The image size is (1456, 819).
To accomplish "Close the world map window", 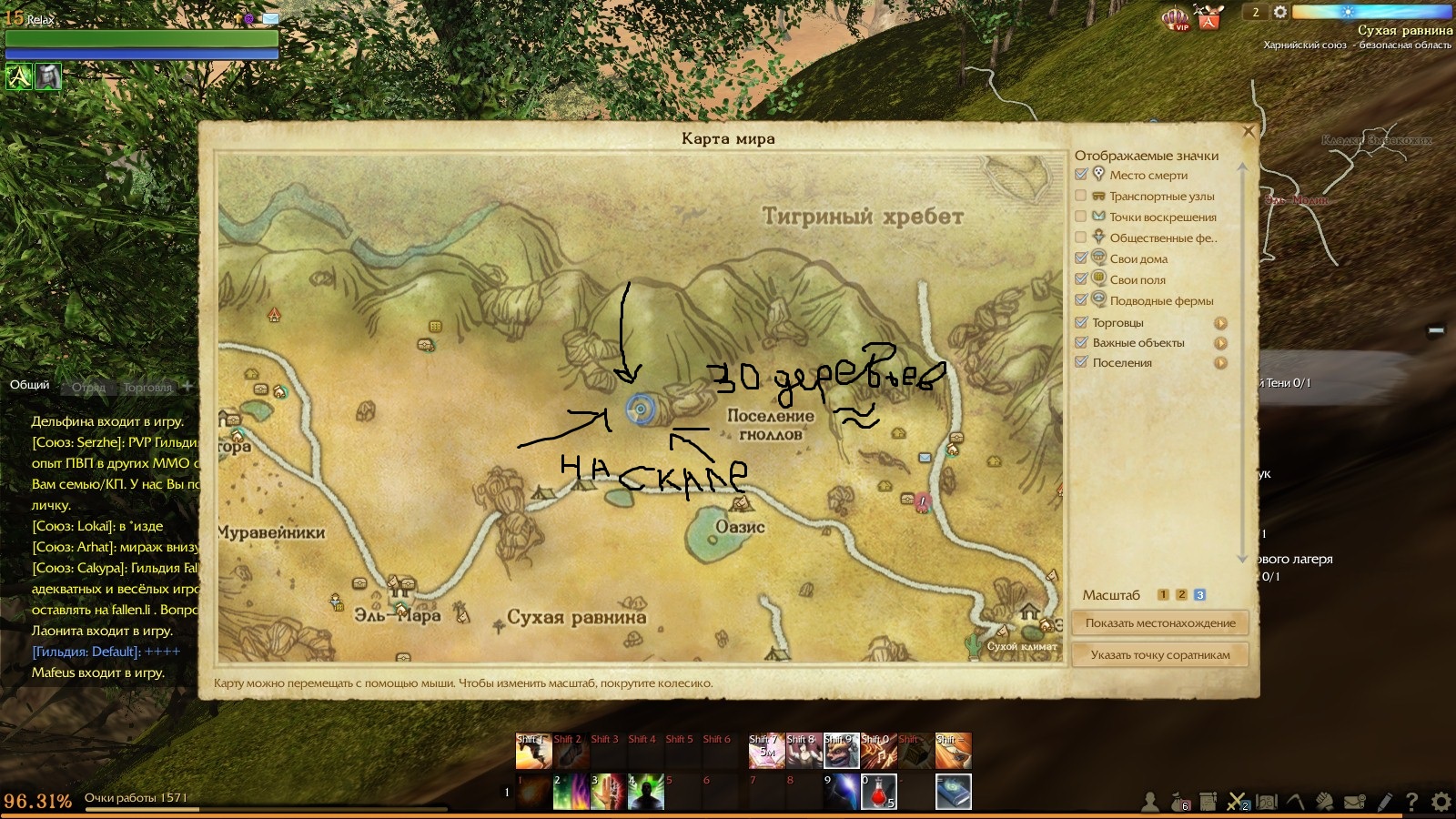I will (x=1249, y=132).
